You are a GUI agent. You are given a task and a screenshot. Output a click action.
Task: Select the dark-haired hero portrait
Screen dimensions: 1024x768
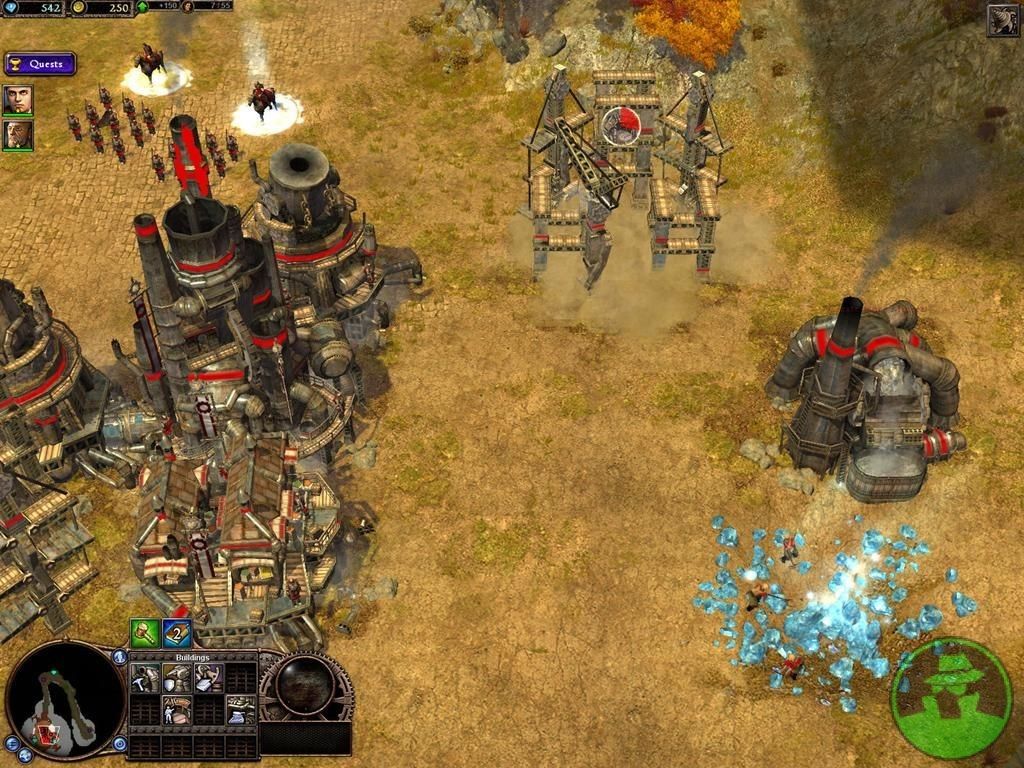click(x=17, y=99)
